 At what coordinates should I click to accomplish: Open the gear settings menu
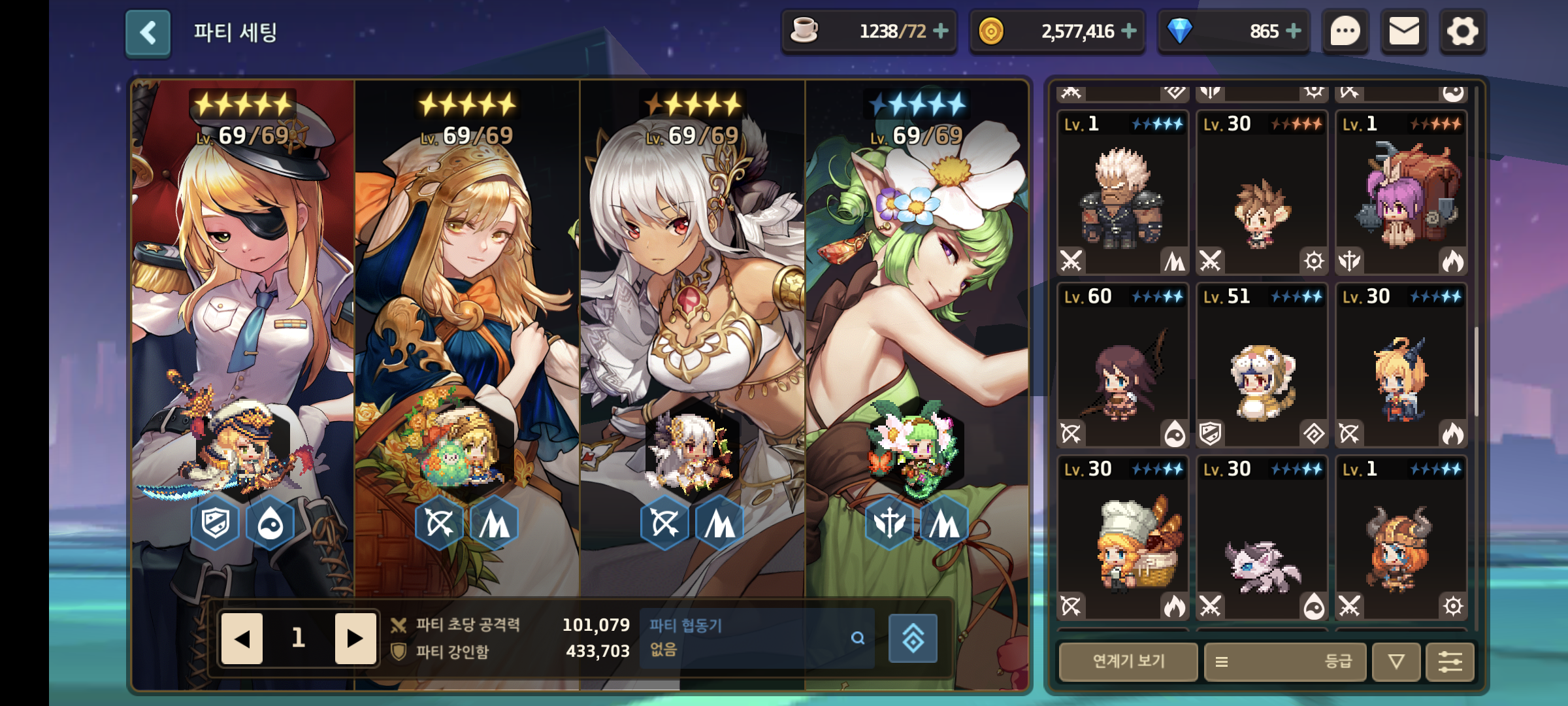(1462, 31)
